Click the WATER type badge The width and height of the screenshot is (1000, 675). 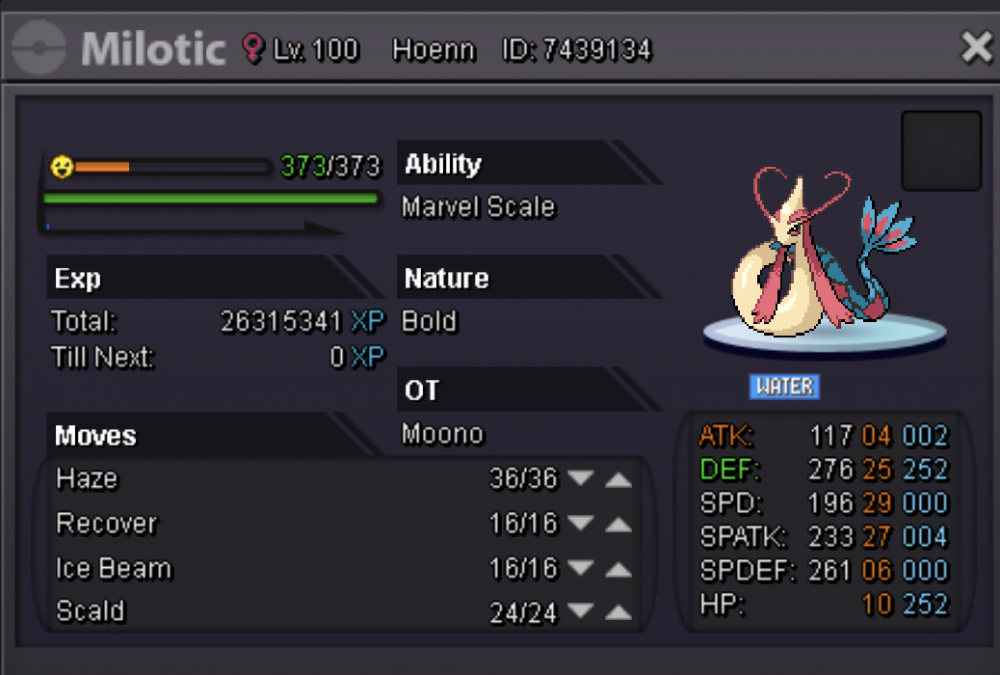(785, 386)
